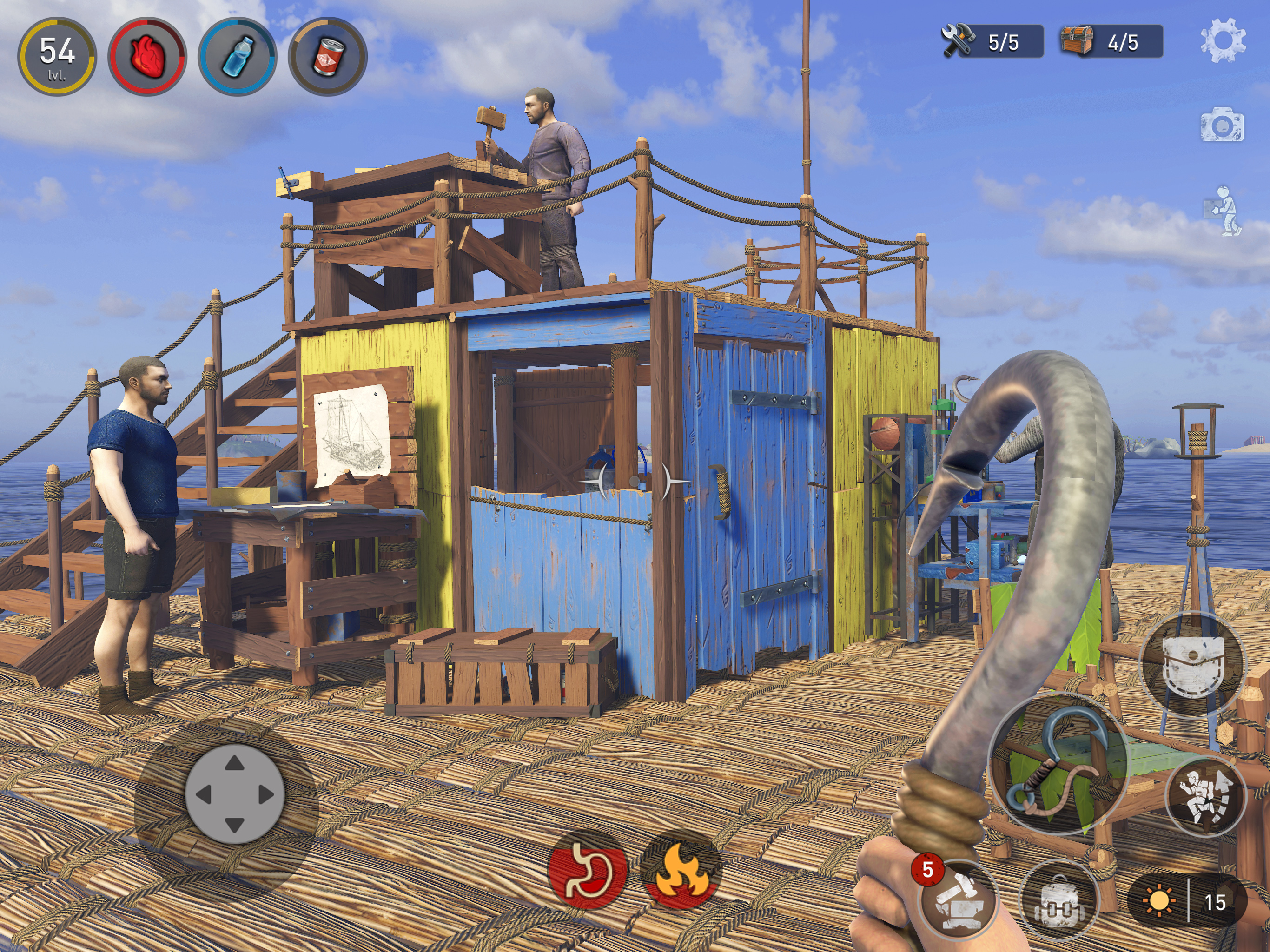Open the tools 5/5 counter
This screenshot has height=952, width=1270.
point(992,41)
